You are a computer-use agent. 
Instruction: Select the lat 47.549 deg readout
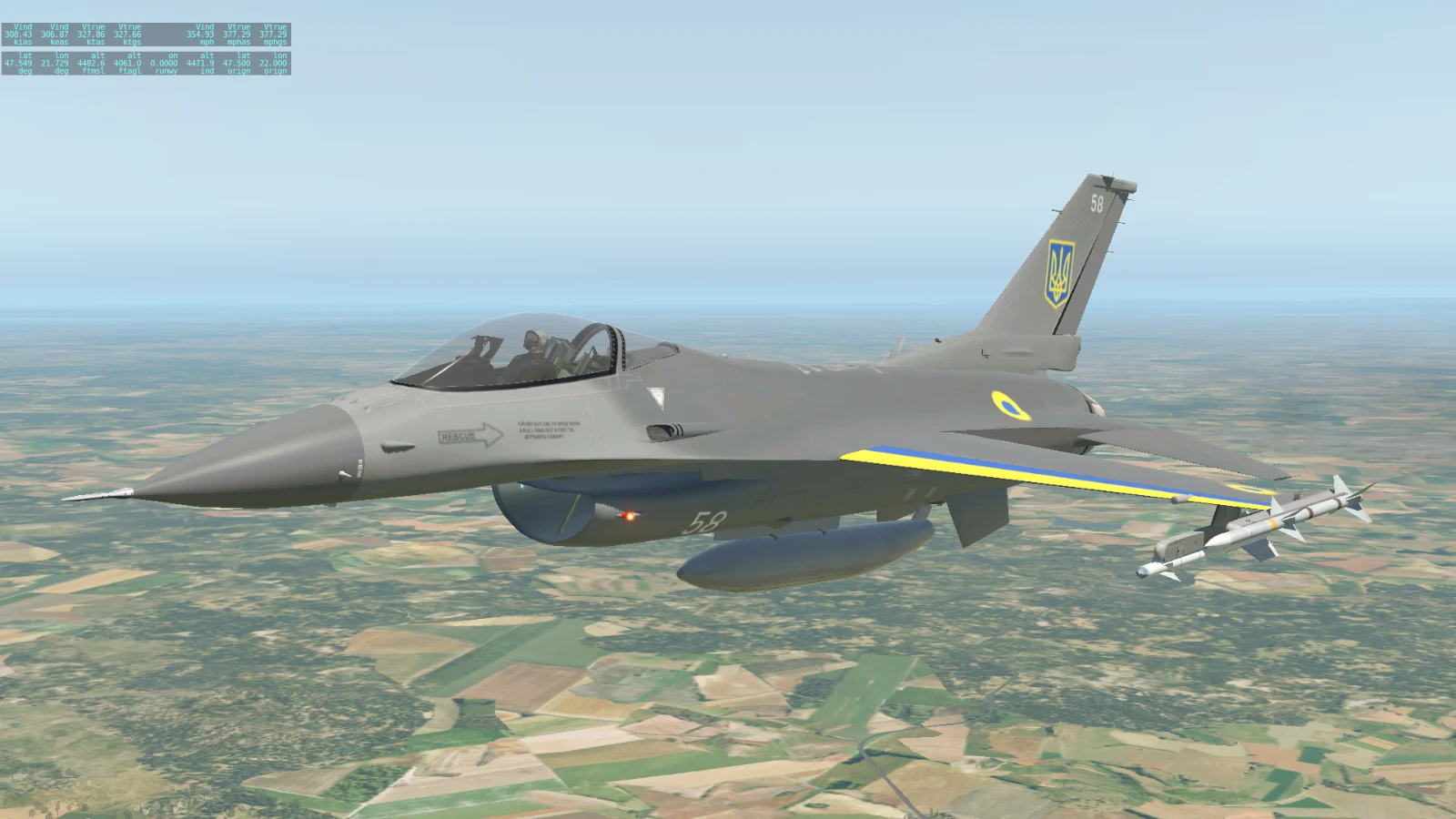tap(18, 62)
